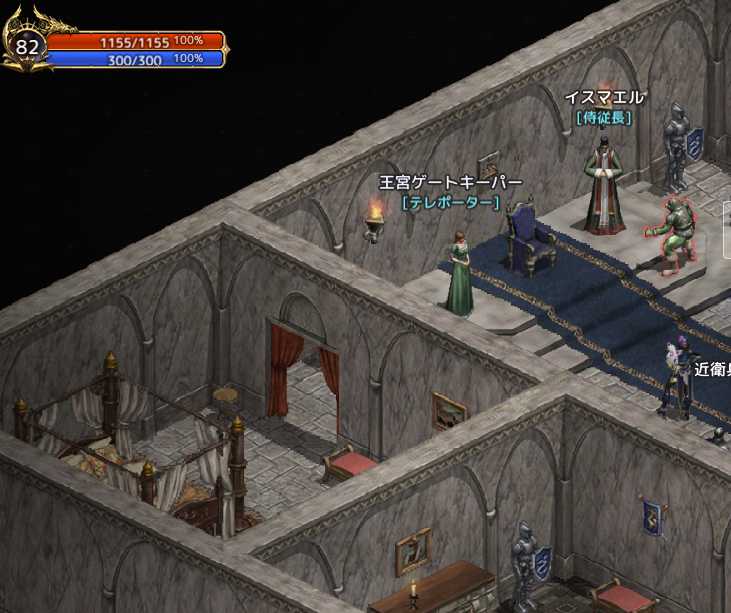Open the character sheet via the level 82 badge
The image size is (731, 613).
[x=28, y=47]
